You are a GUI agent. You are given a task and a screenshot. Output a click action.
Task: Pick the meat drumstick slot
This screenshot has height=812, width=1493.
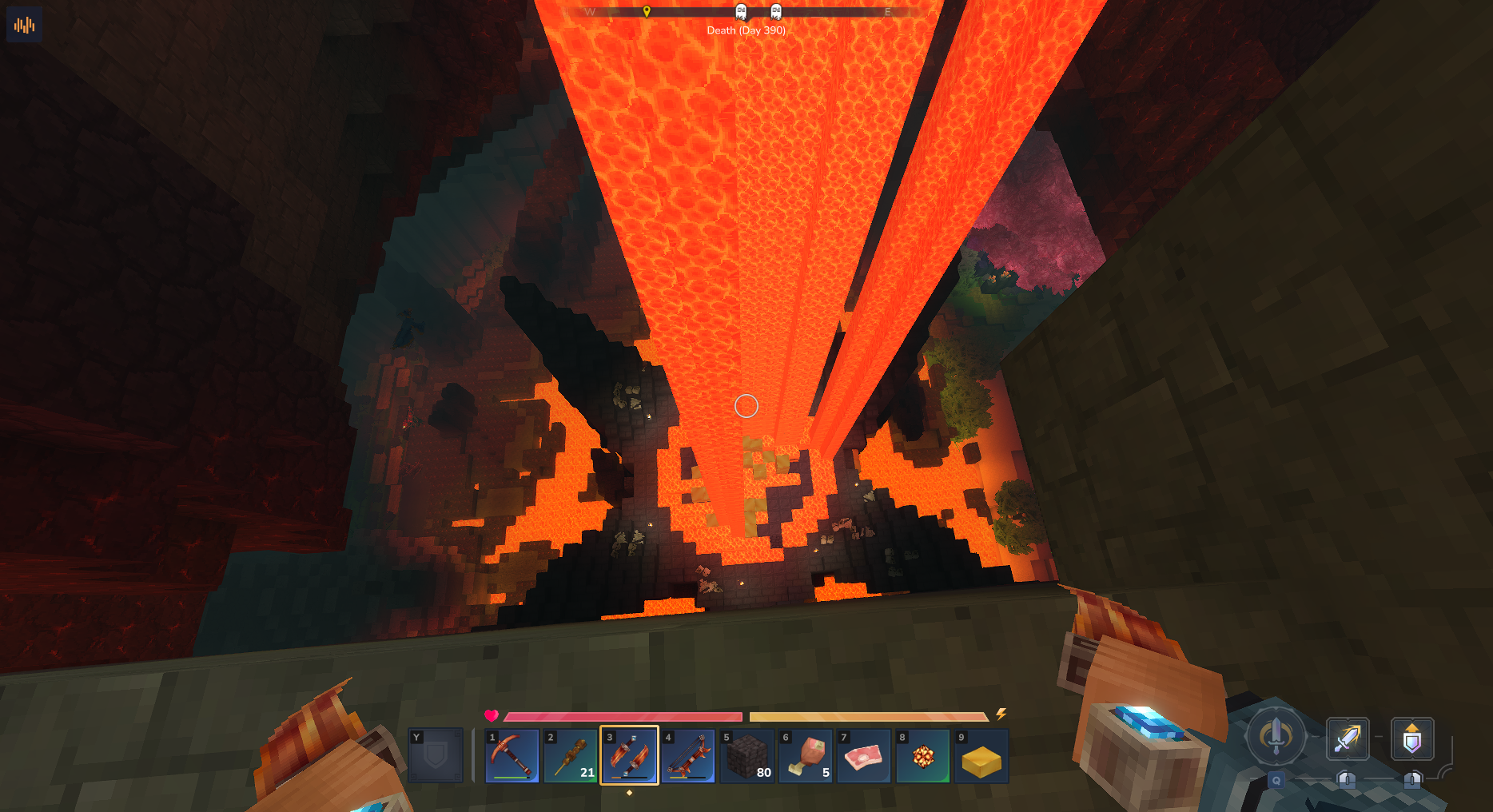(806, 755)
